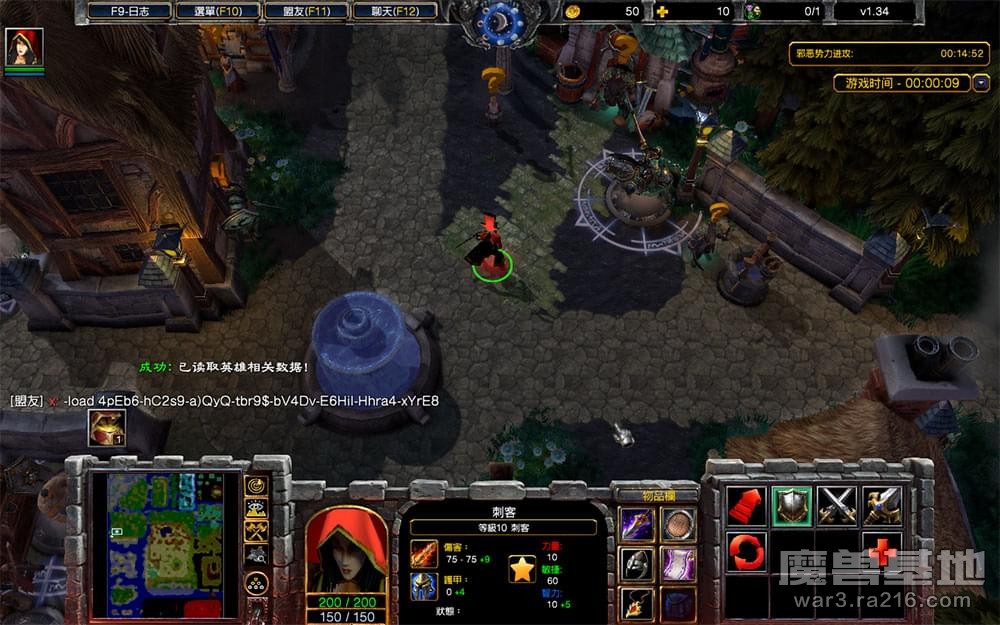Toggle minimap ally color mode (crossed axes)
This screenshot has height=625, width=1000.
coord(256,531)
